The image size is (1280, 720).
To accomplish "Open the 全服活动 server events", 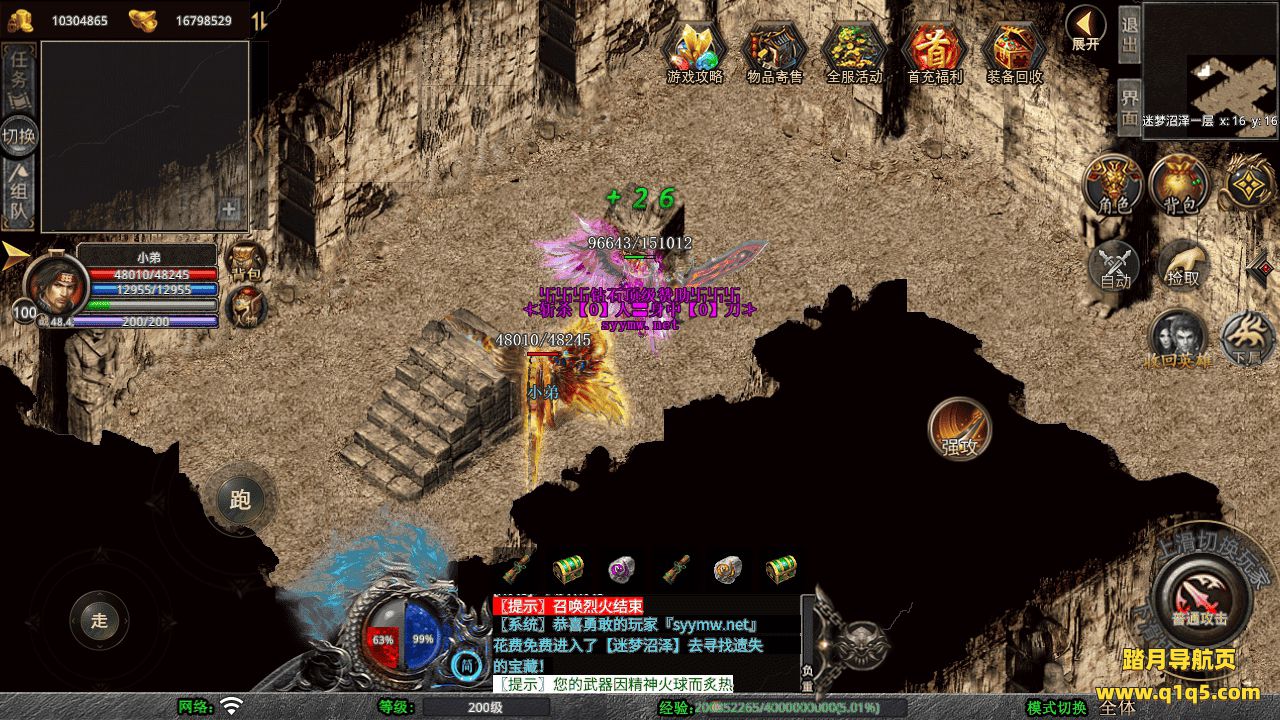I will click(x=854, y=50).
